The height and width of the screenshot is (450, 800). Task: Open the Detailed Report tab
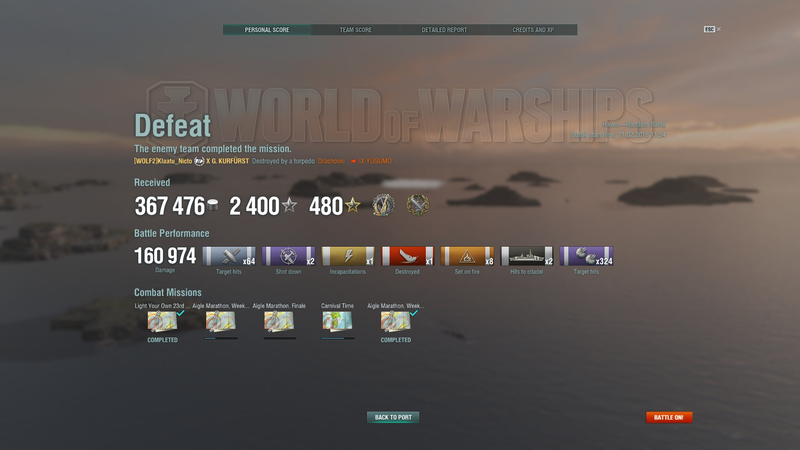coord(444,30)
